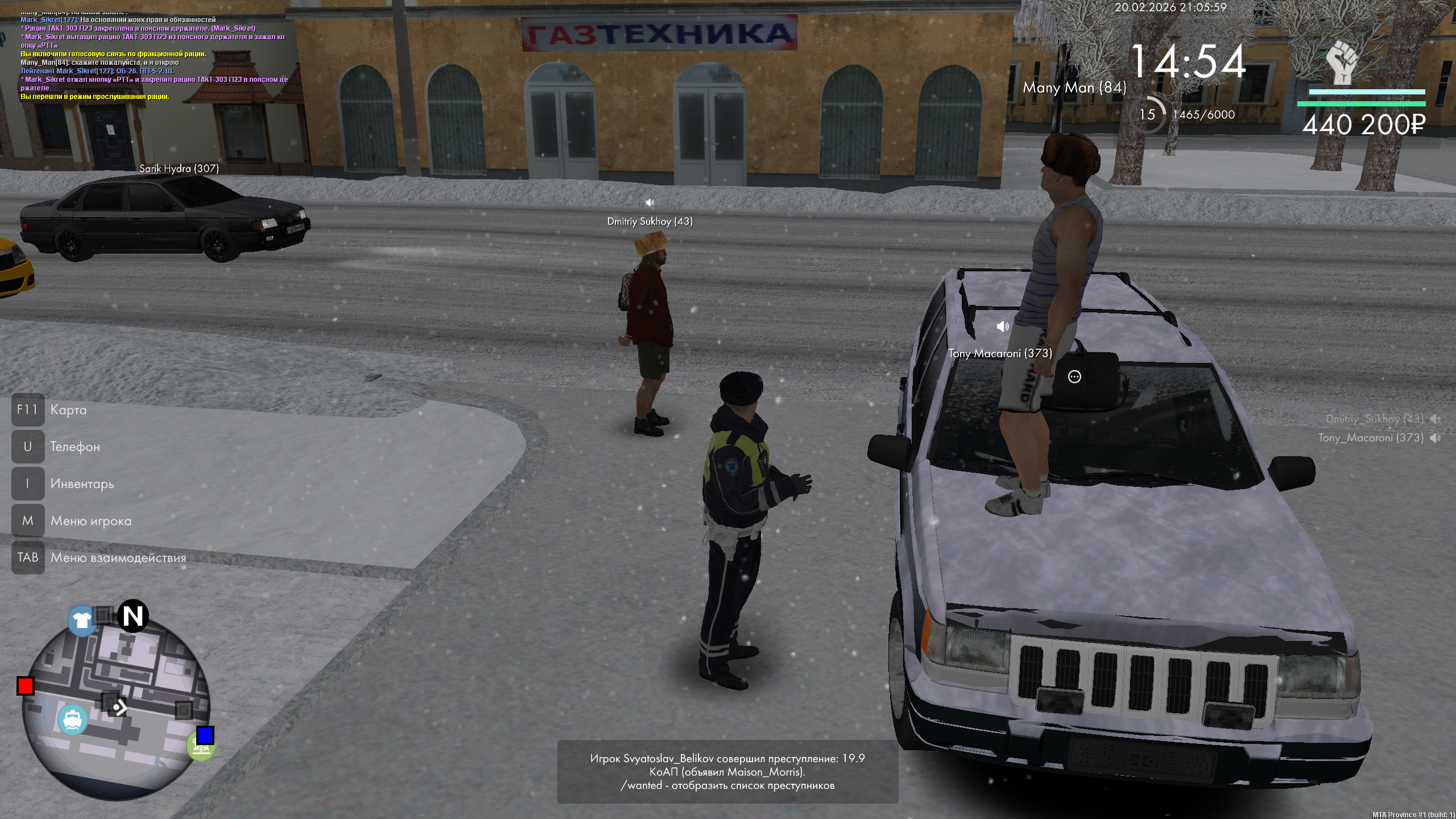
Task: Select Dmitriy_Sukhoy in the voice speaker list
Action: click(x=1374, y=419)
